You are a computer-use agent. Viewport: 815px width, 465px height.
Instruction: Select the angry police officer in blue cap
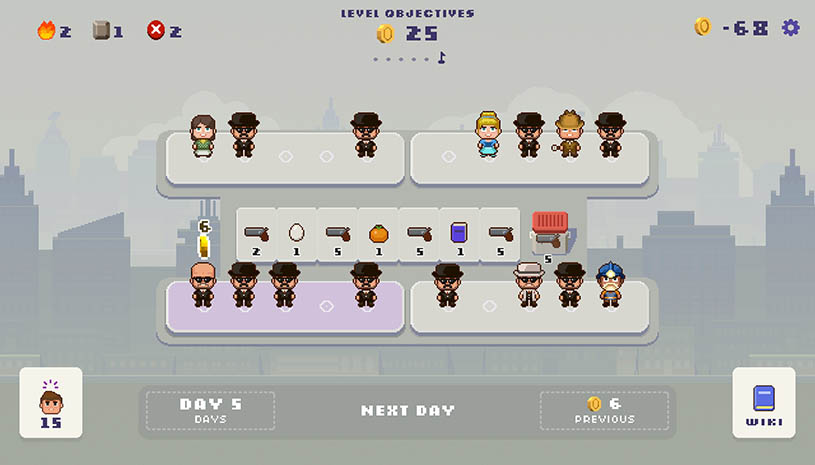610,285
